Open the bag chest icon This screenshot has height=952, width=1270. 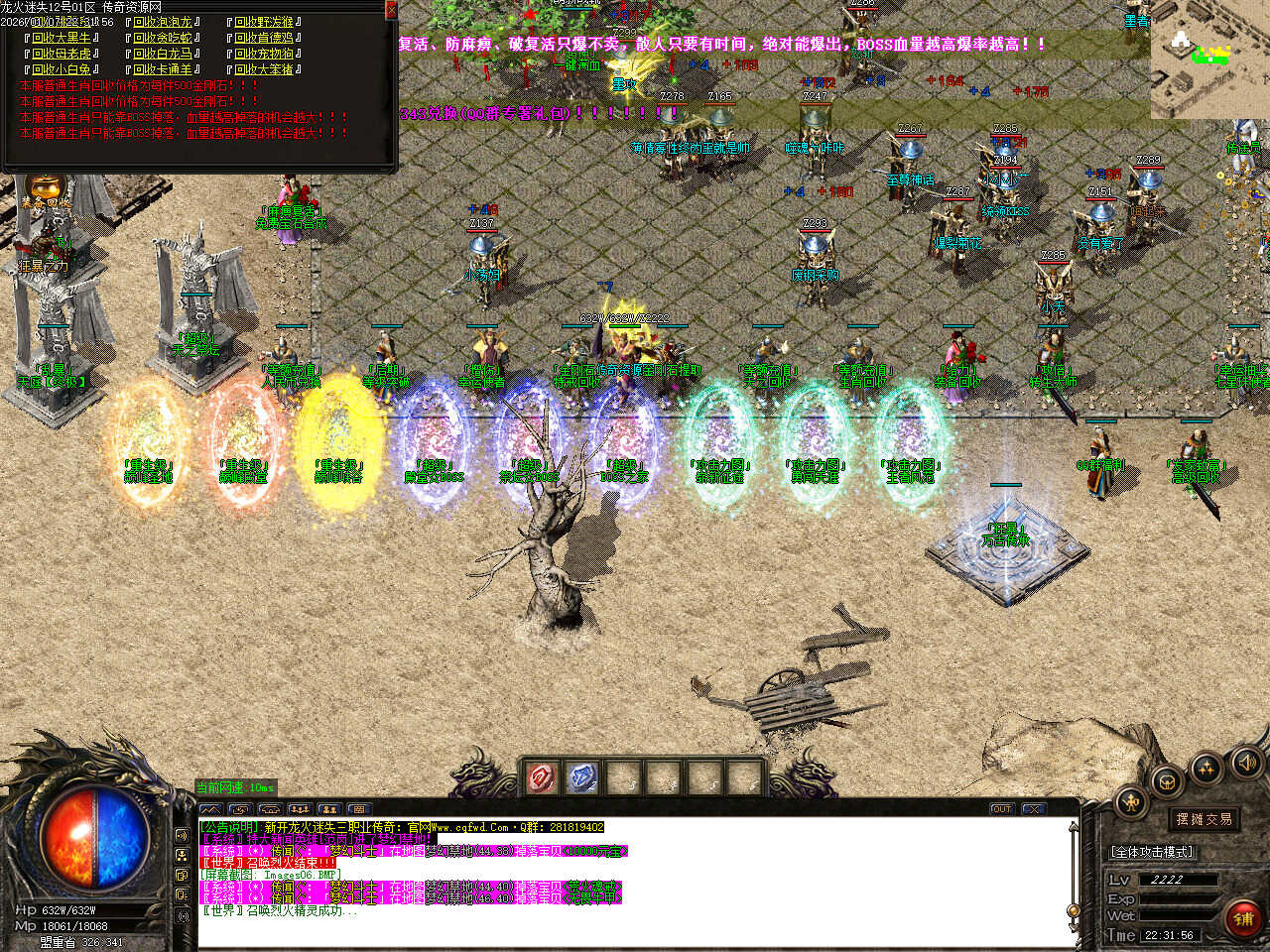click(1167, 782)
